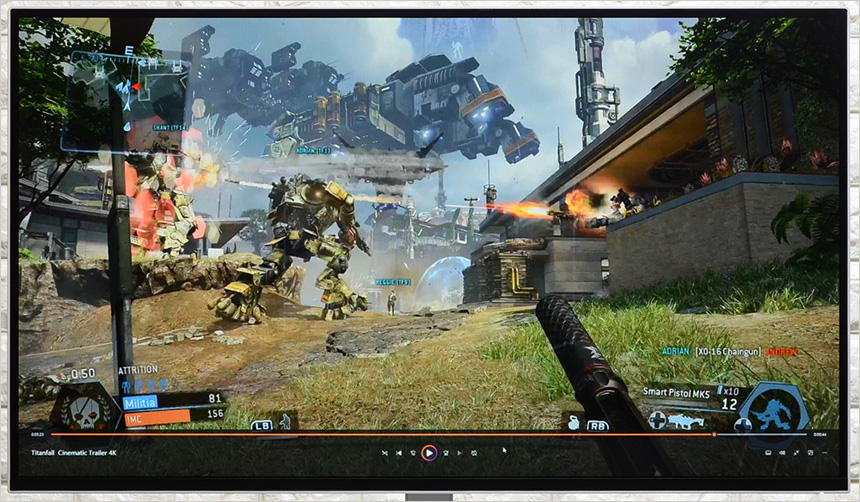
Task: Click the anti-titan weapon silhouette icon
Action: pos(685,422)
